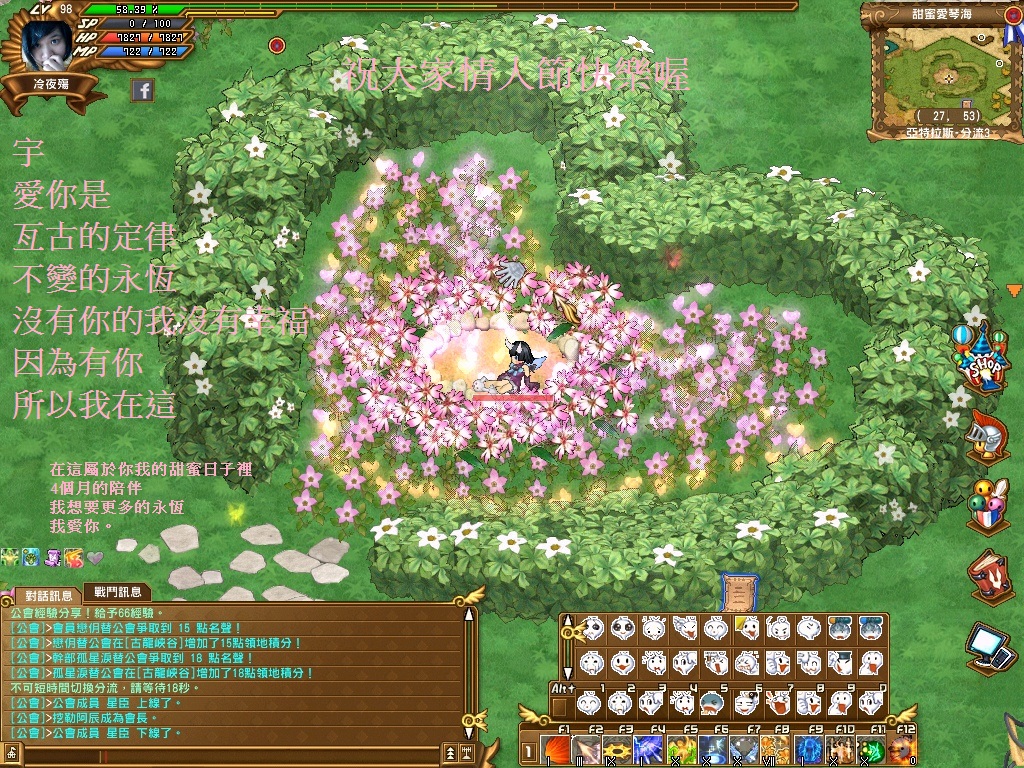Viewport: 1024px width, 768px height.
Task: Click the red round button on minimap corner
Action: coord(983,40)
